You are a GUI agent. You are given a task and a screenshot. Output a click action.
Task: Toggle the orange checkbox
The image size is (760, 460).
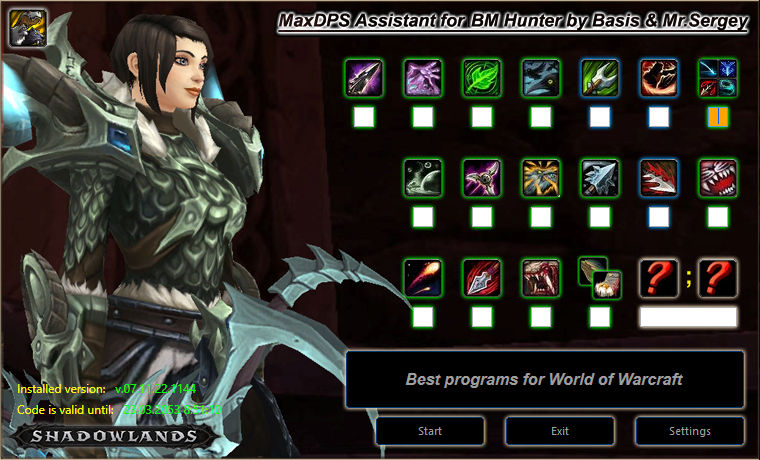pos(718,117)
